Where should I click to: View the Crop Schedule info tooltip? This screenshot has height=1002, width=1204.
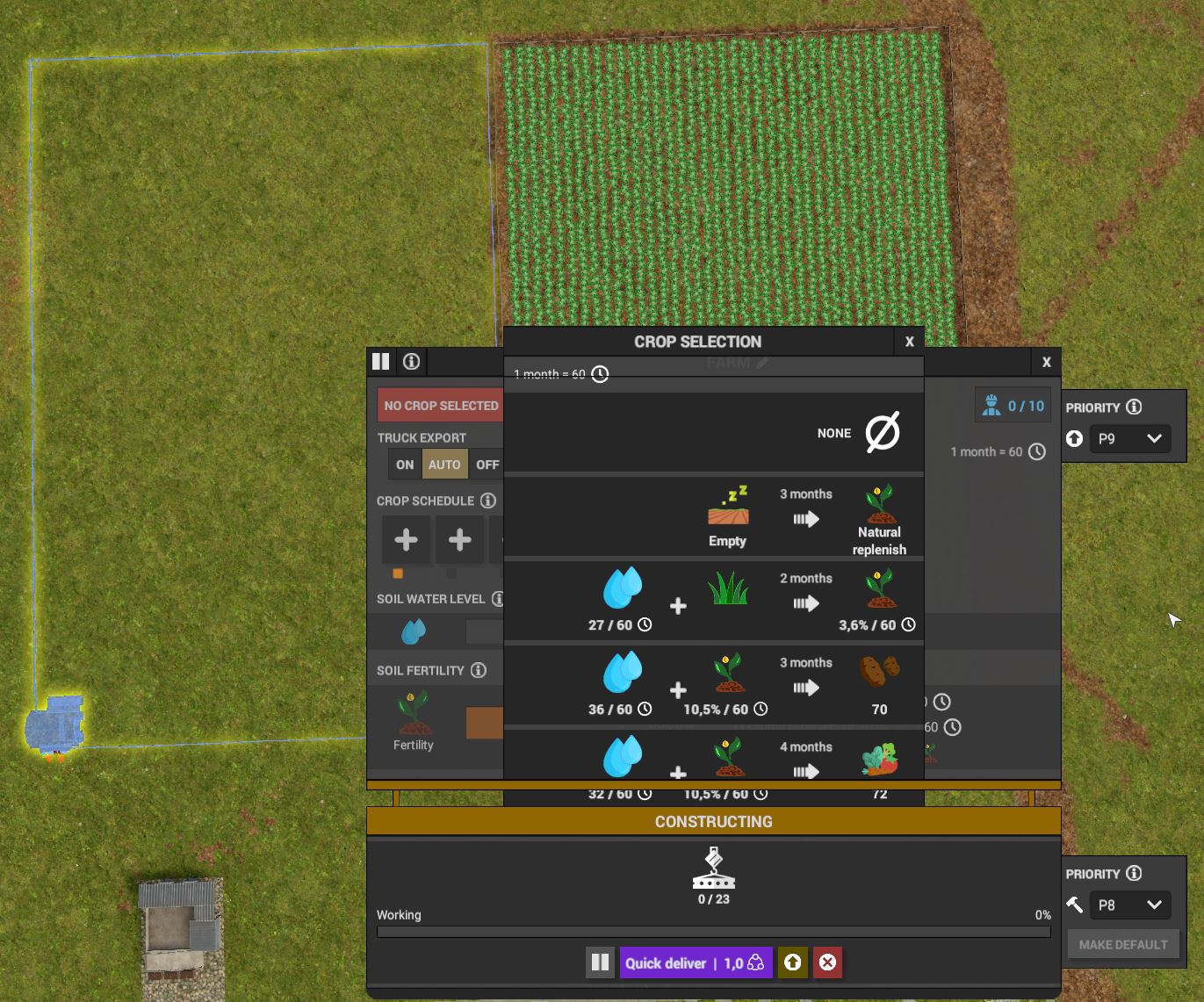pos(488,501)
